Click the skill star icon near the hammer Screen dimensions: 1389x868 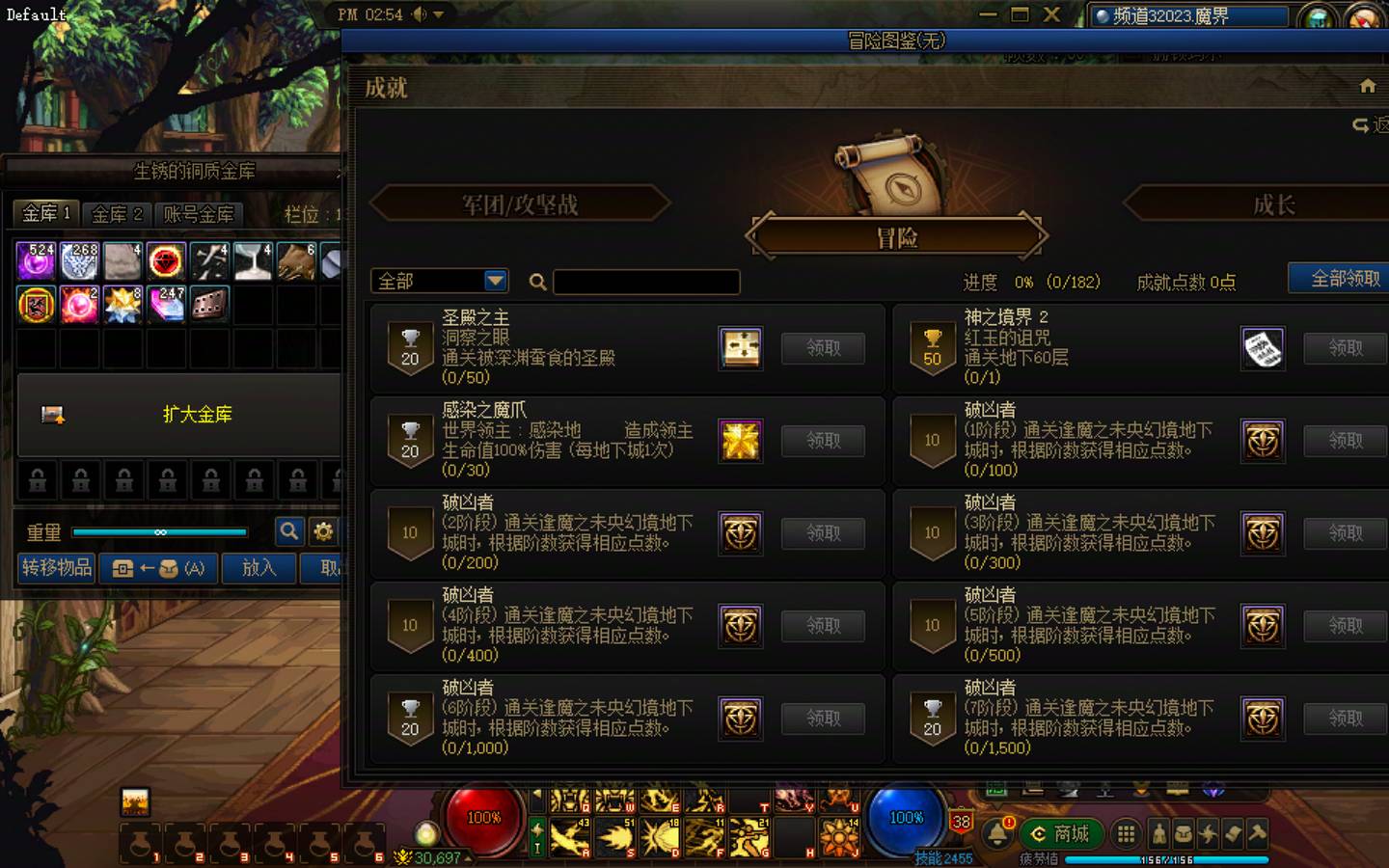click(1209, 834)
